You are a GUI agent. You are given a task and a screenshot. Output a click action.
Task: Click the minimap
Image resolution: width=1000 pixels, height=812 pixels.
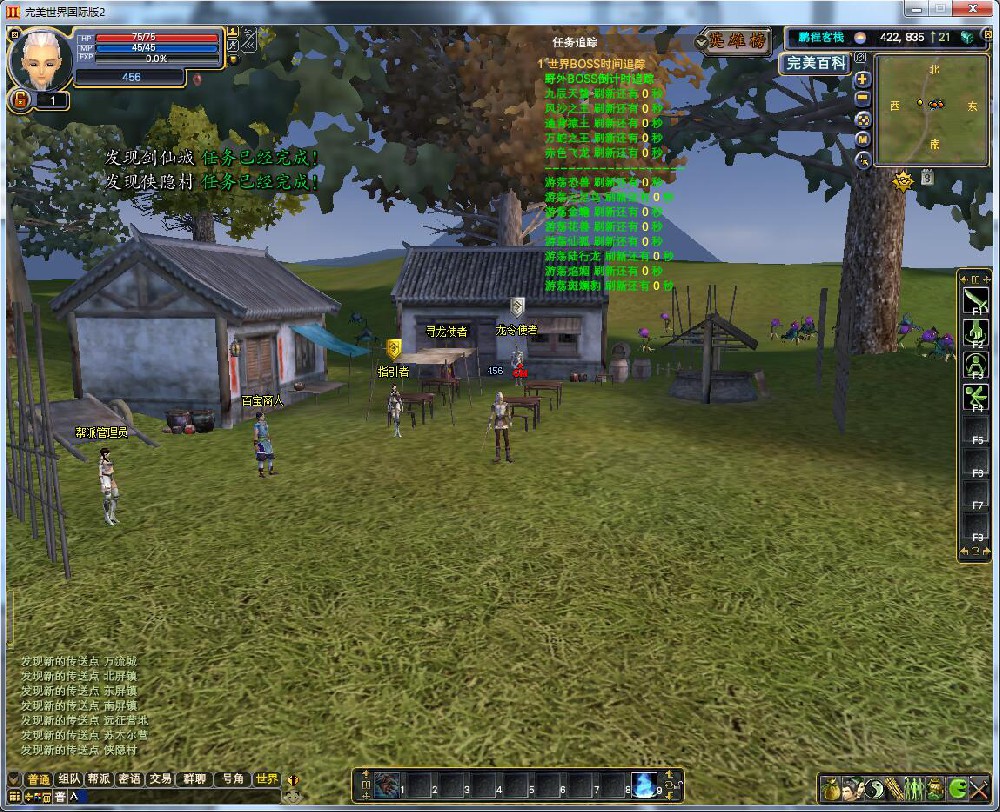tap(933, 110)
